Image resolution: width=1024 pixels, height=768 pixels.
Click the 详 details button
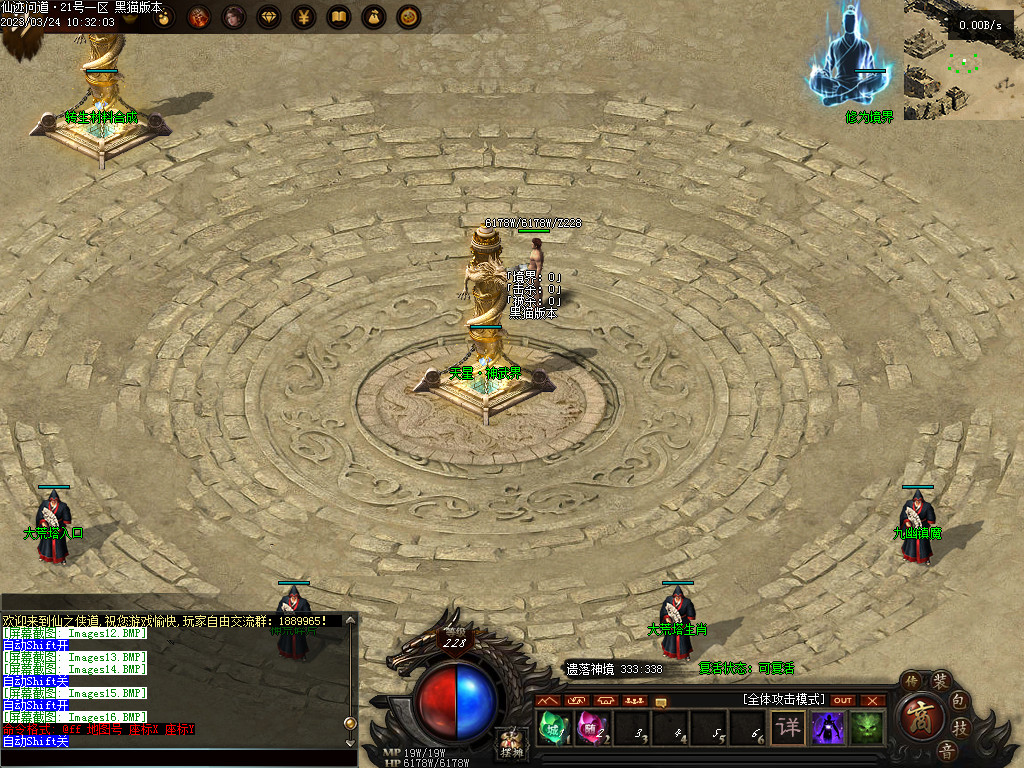pos(788,727)
